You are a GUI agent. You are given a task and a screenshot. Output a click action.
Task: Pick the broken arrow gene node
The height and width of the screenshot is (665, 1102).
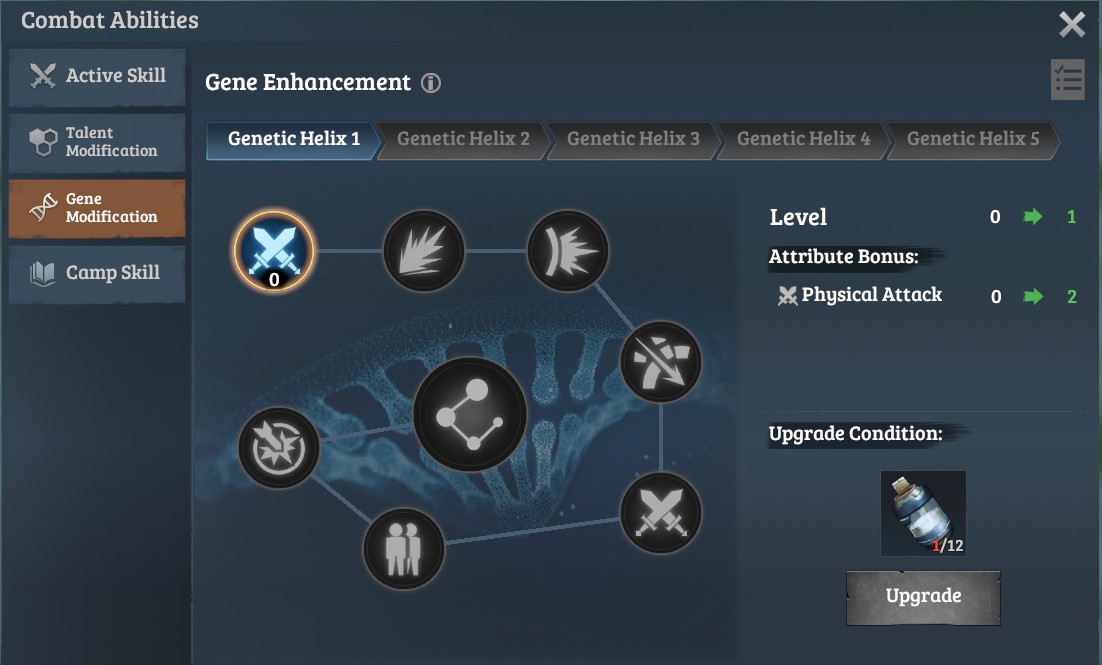point(660,361)
